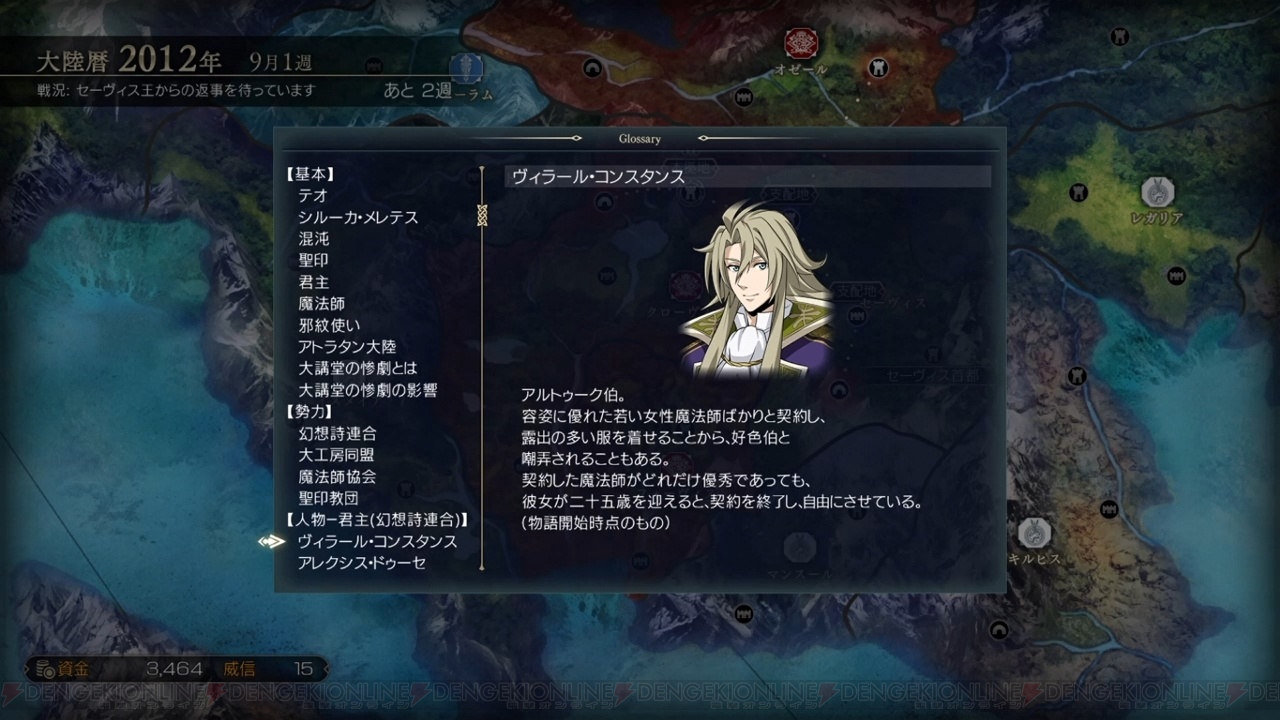Screen dimensions: 1280x720
Task: View the 聖印教団 entry
Action: tap(328, 498)
